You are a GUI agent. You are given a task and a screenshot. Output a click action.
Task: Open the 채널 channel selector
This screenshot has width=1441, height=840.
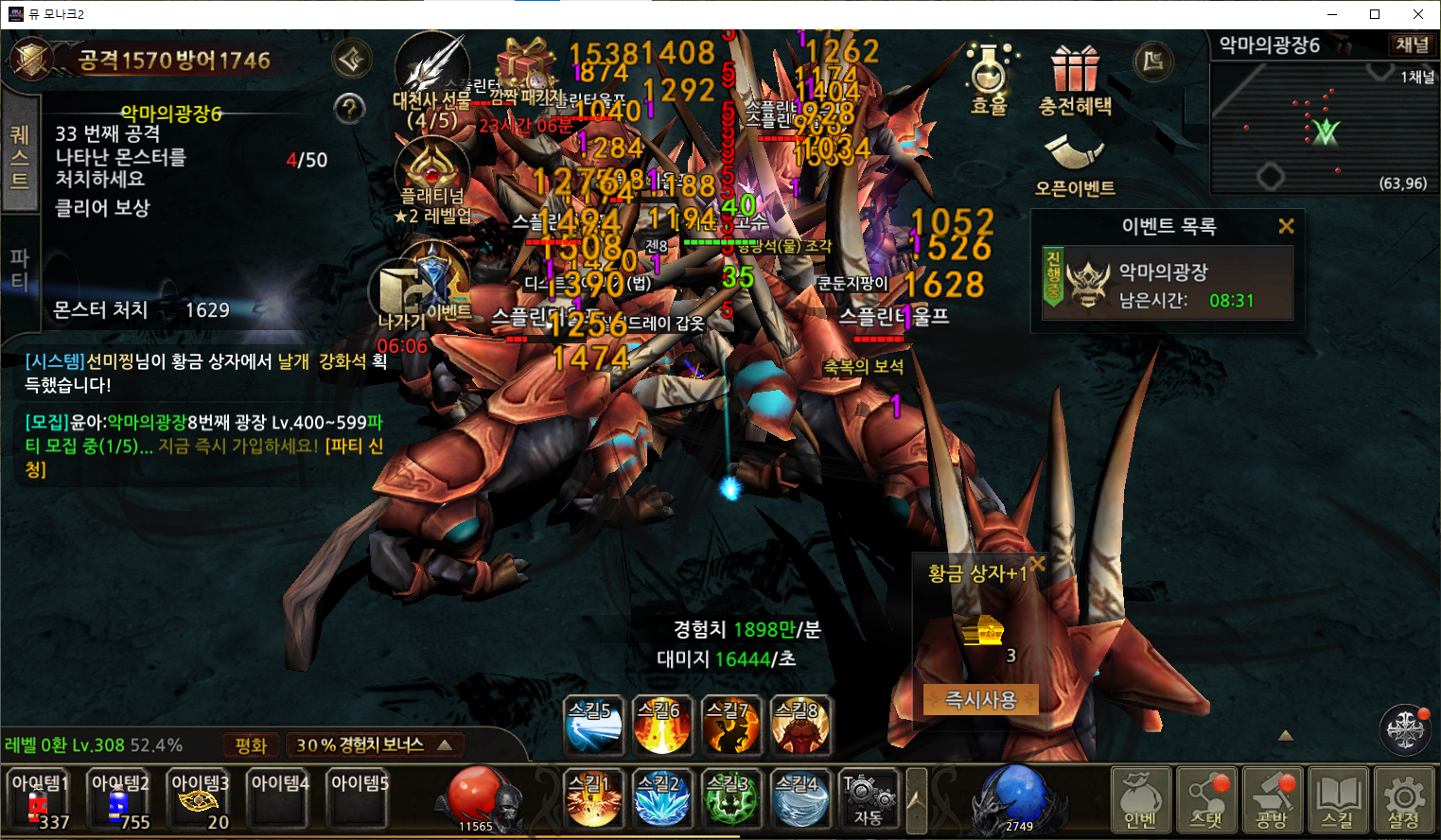(1412, 44)
